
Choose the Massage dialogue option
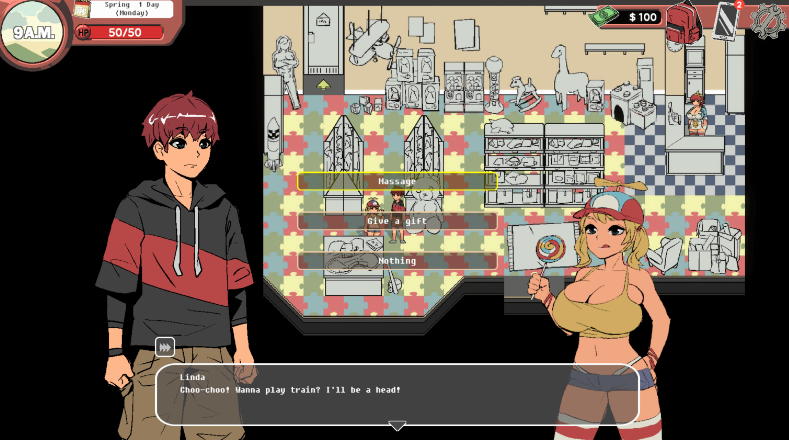click(x=397, y=181)
